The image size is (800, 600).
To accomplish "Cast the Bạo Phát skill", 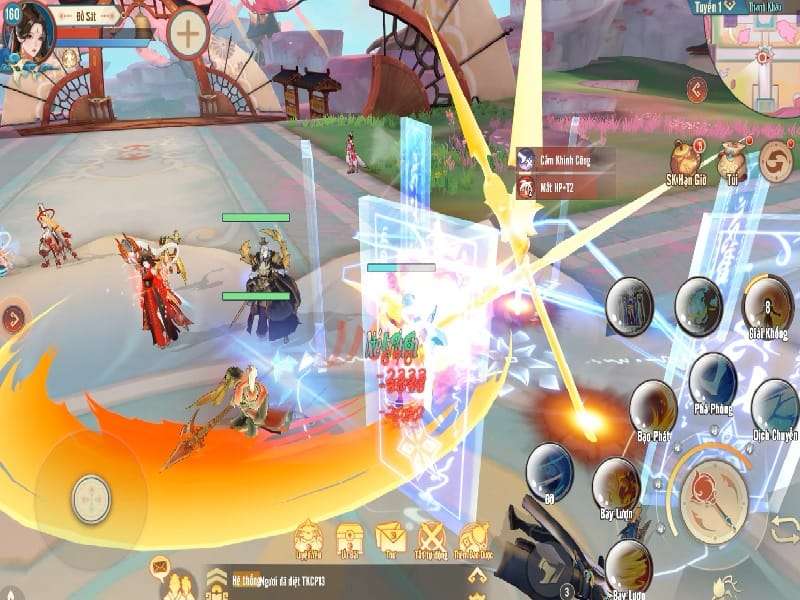I will [653, 407].
